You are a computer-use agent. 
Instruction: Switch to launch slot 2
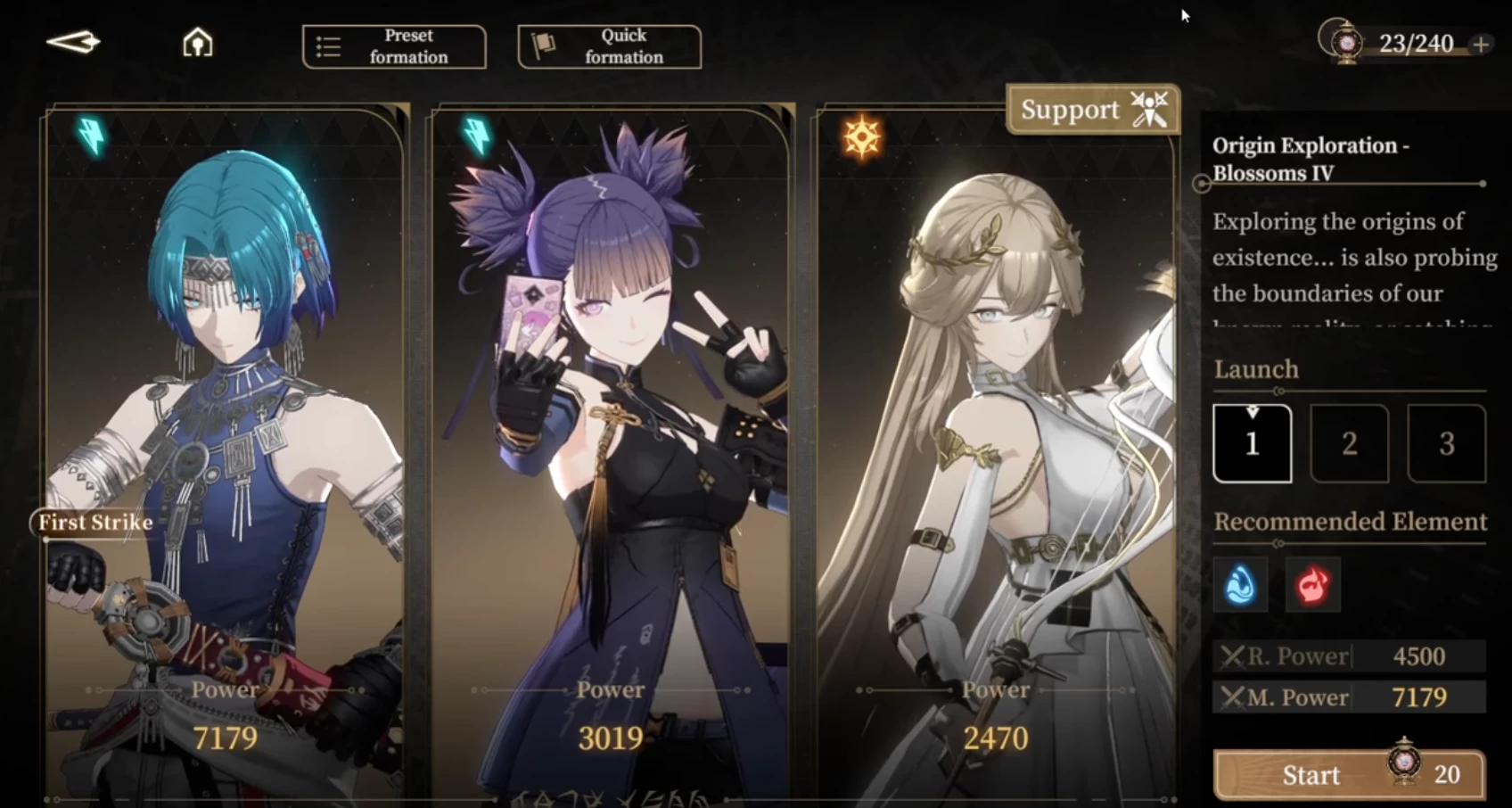point(1349,443)
